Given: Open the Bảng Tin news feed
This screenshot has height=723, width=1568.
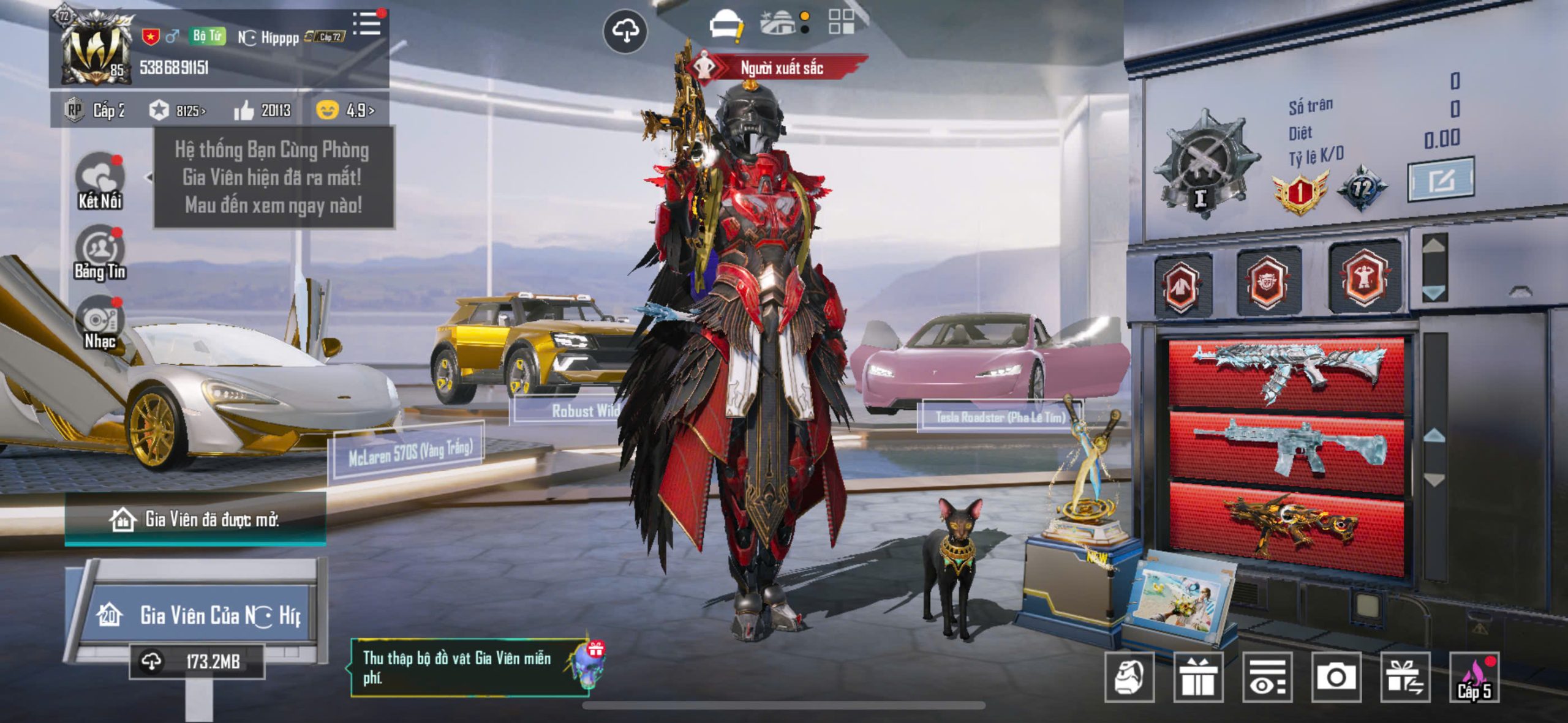Looking at the screenshot, I should (100, 252).
